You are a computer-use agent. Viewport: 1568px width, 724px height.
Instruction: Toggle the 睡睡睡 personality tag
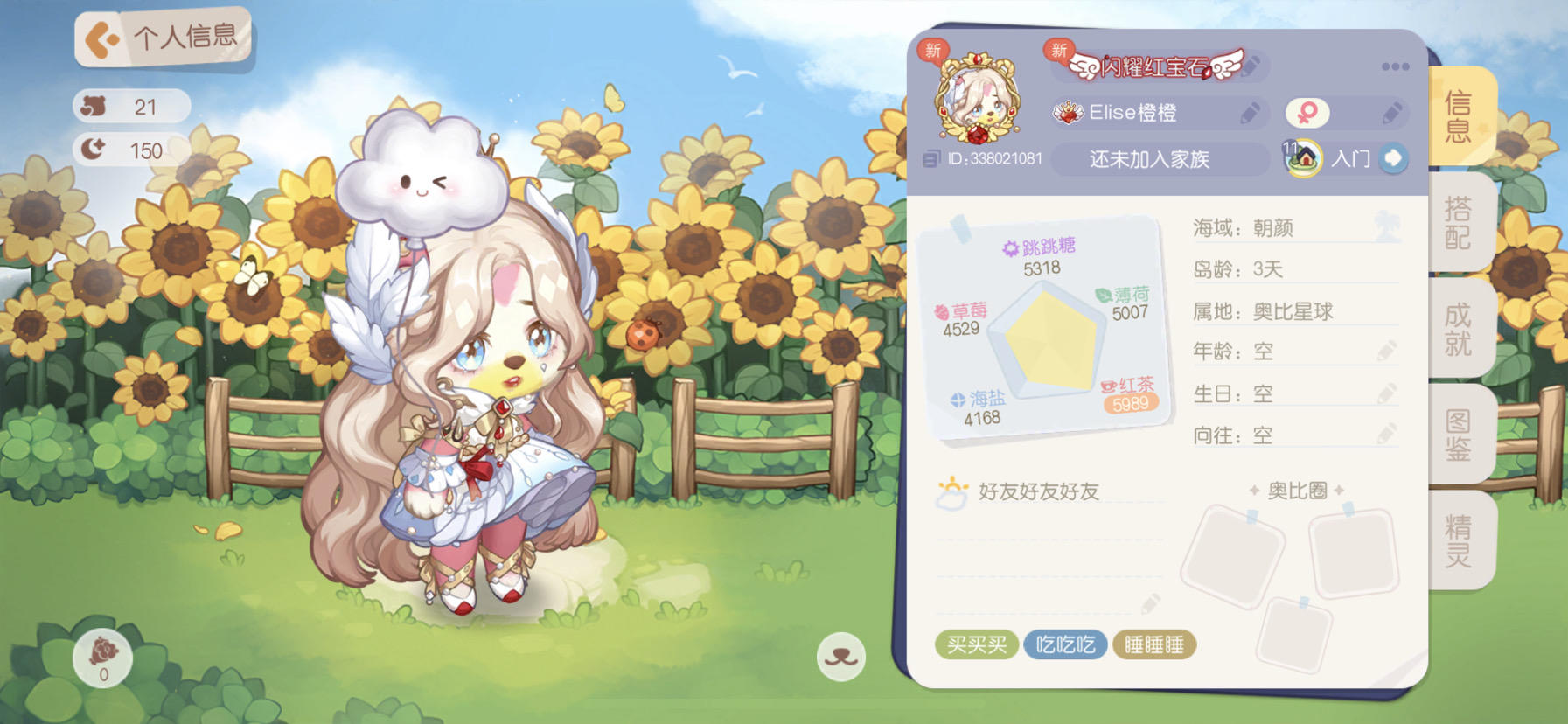click(1155, 644)
